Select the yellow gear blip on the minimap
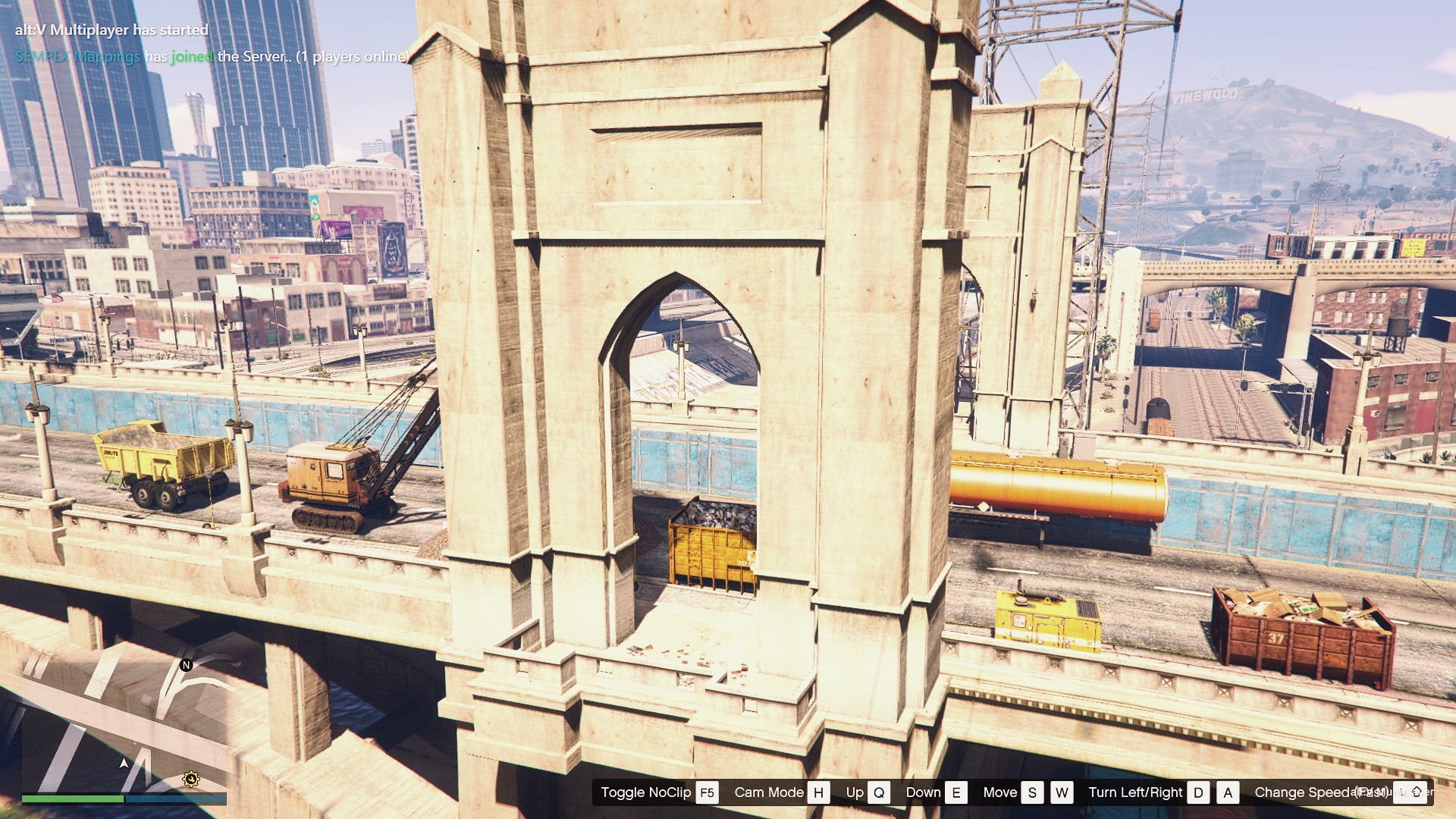 [191, 779]
